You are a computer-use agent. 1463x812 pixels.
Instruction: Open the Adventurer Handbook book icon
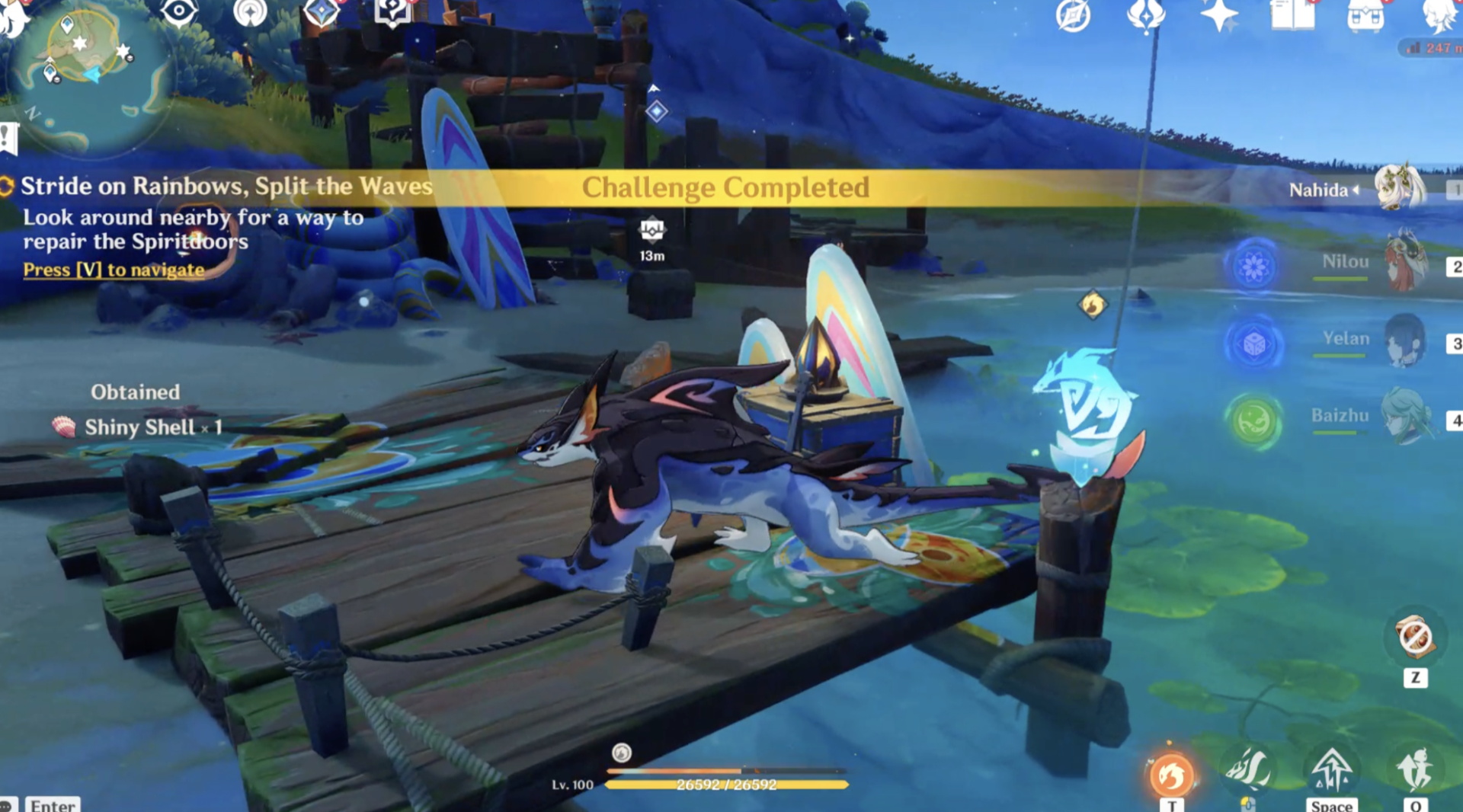click(1292, 14)
